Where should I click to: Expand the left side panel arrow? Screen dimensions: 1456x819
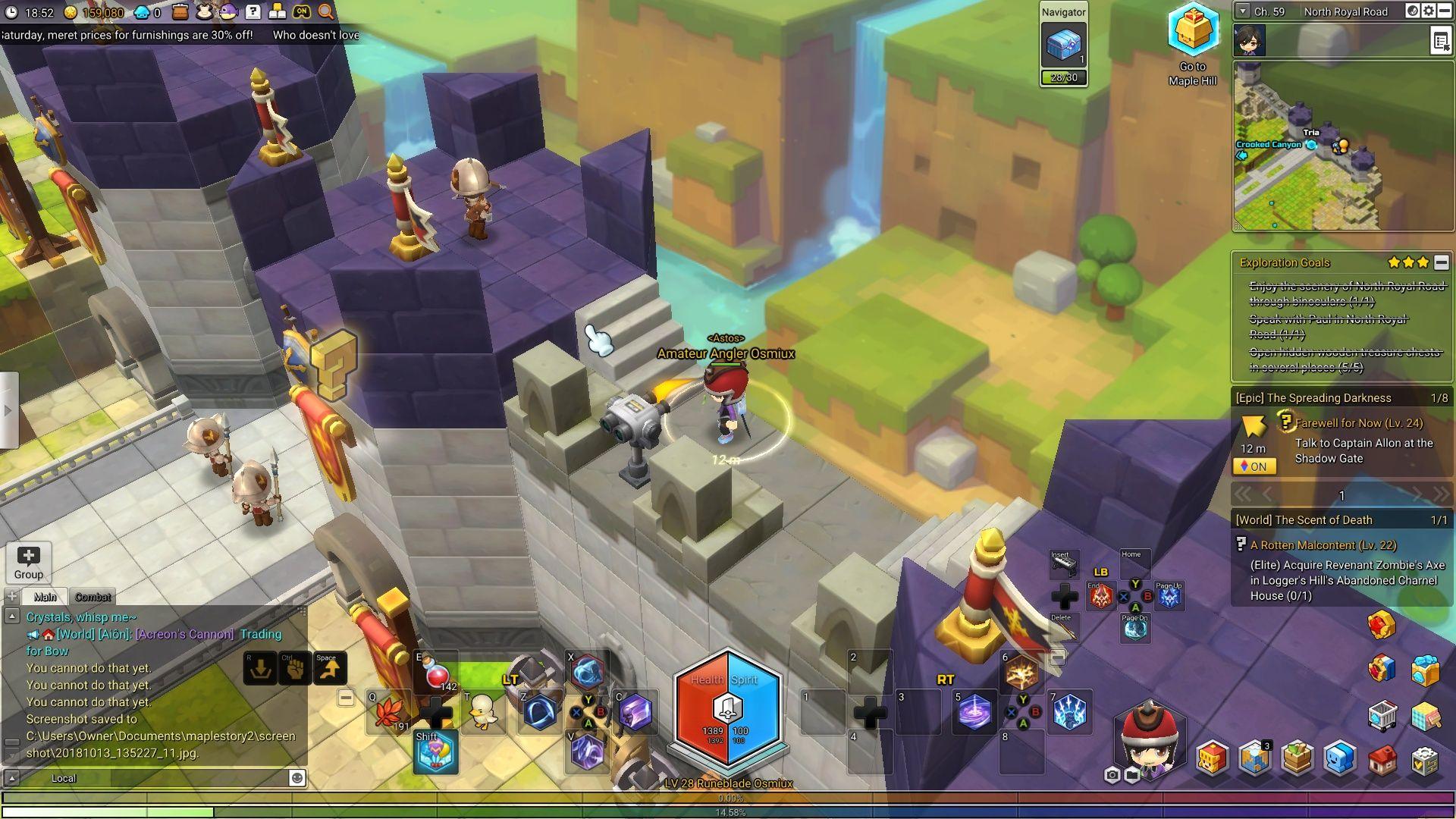[8, 409]
